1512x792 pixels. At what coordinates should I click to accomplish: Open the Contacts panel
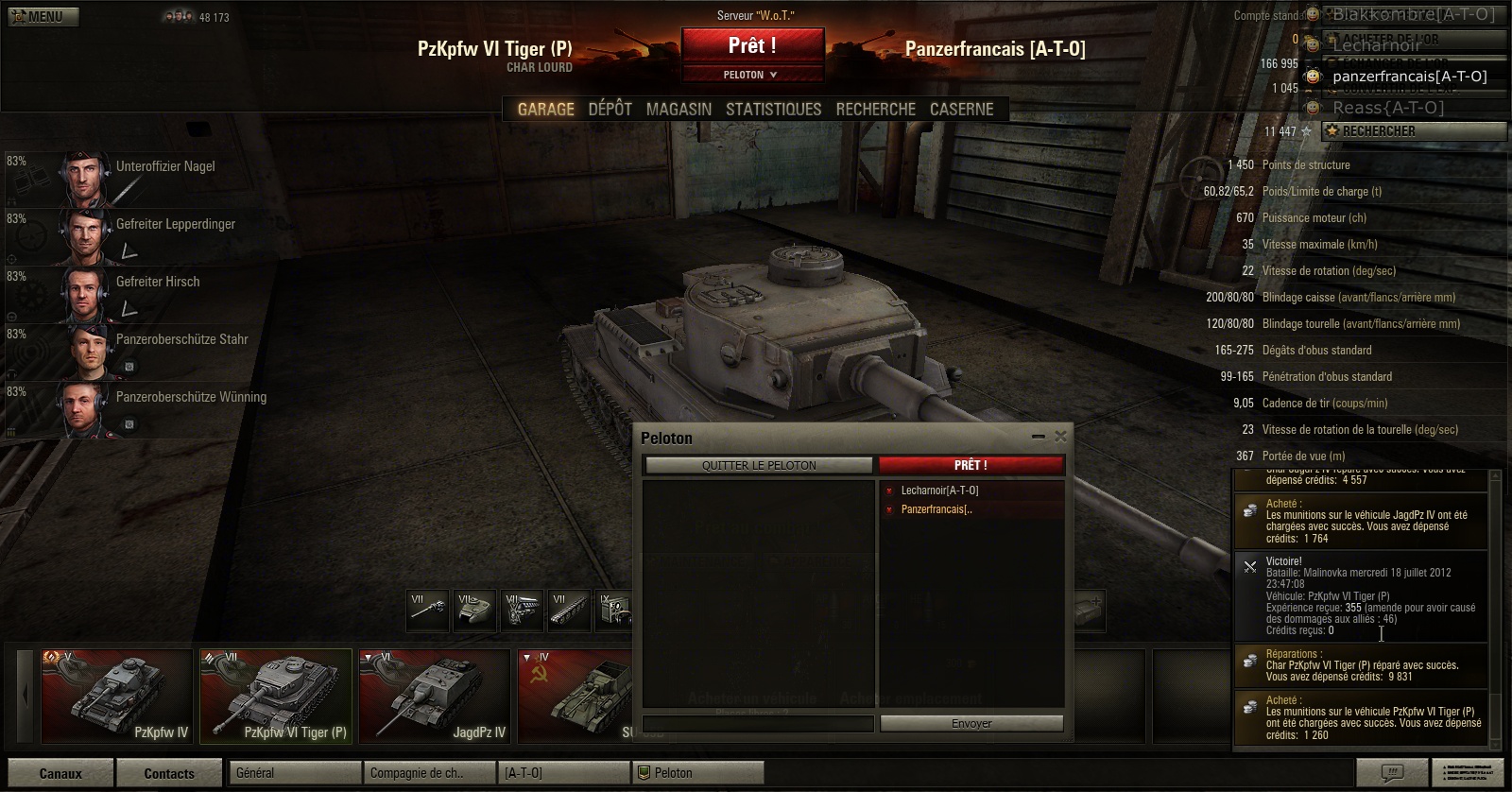(169, 773)
